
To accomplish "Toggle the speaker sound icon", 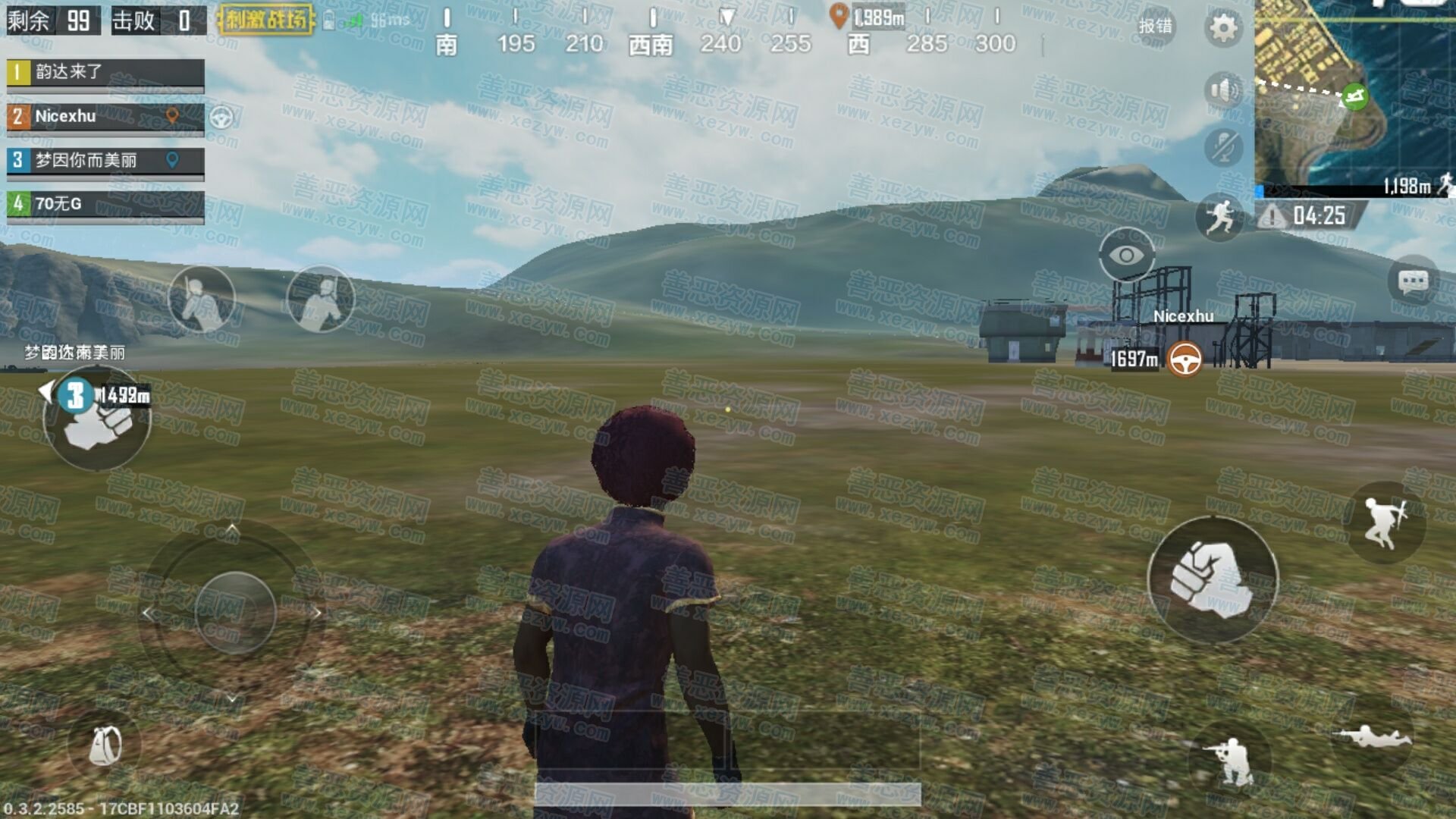I will 1222,91.
